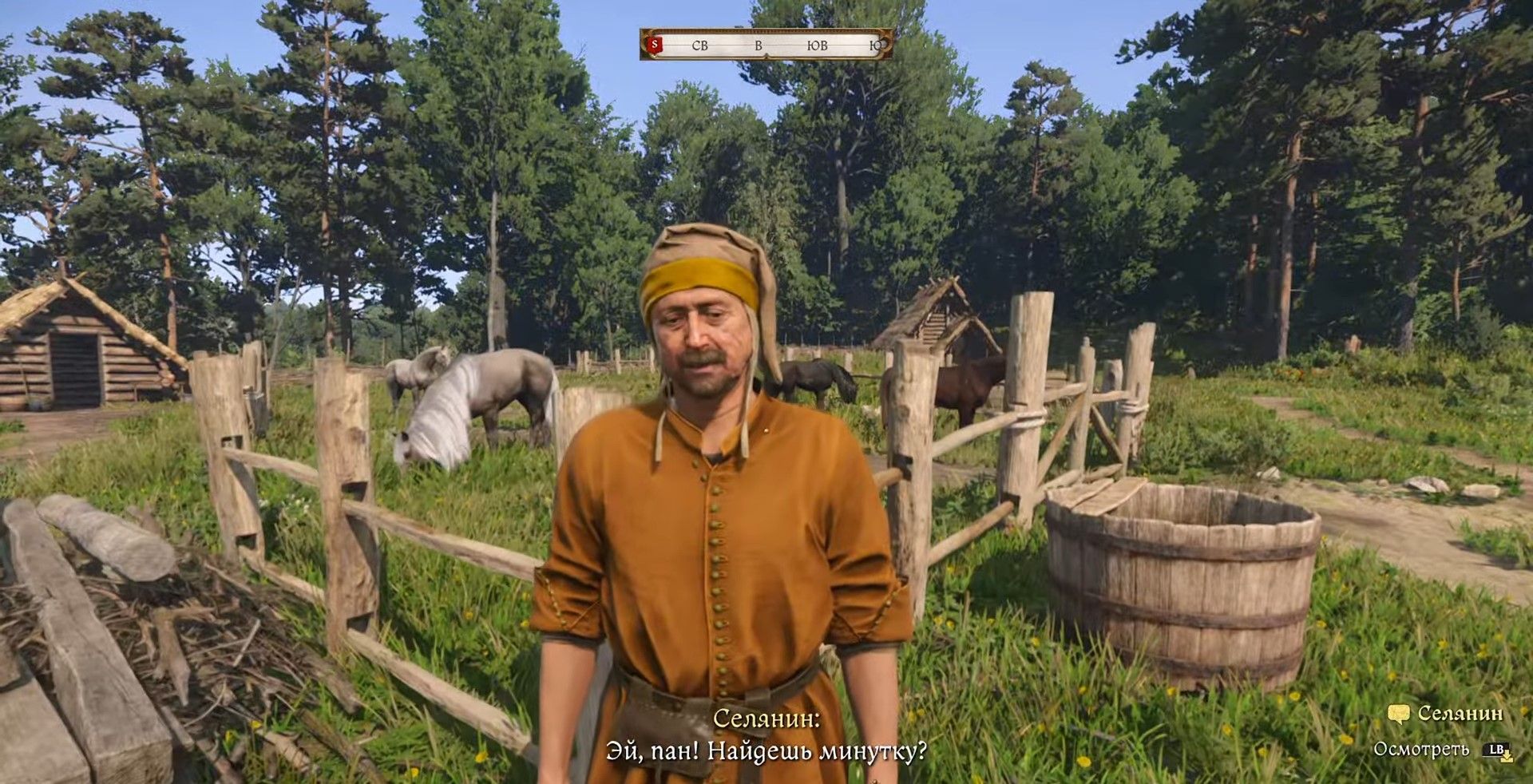
Task: Click the compass bar at the top
Action: (766, 46)
